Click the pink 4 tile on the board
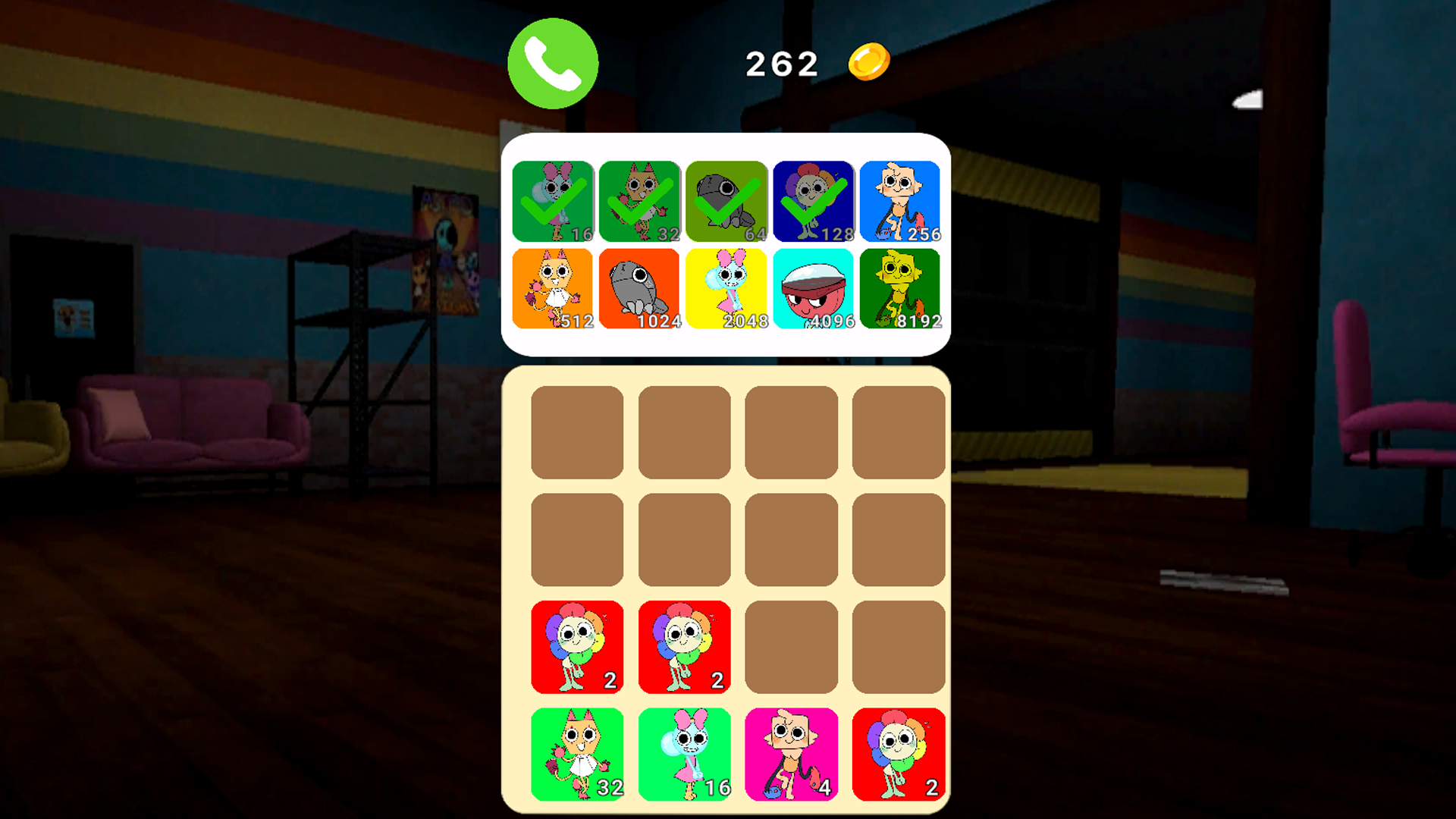Screen dimensions: 1456x819 click(x=791, y=755)
